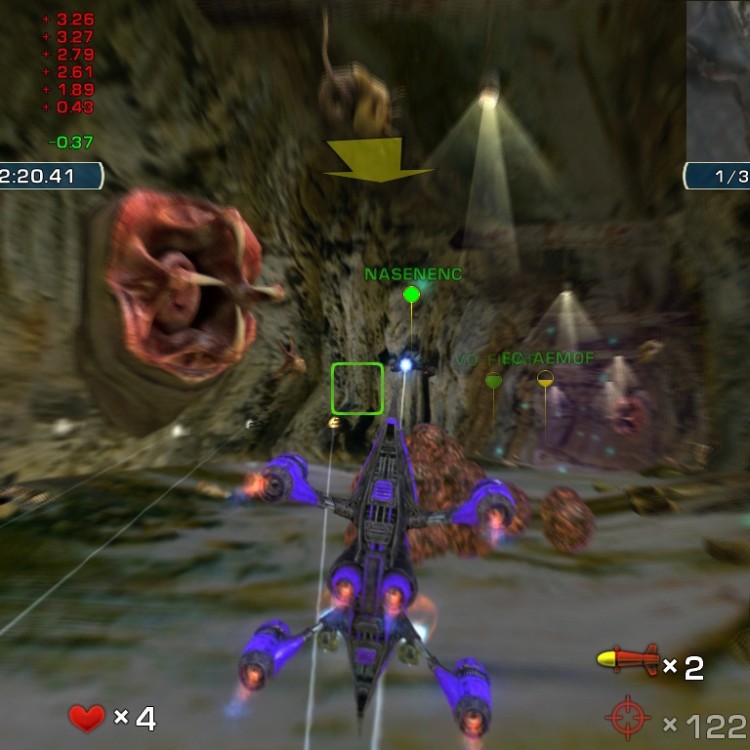
Task: Select the red crosshair ammo icon
Action: tap(627, 718)
